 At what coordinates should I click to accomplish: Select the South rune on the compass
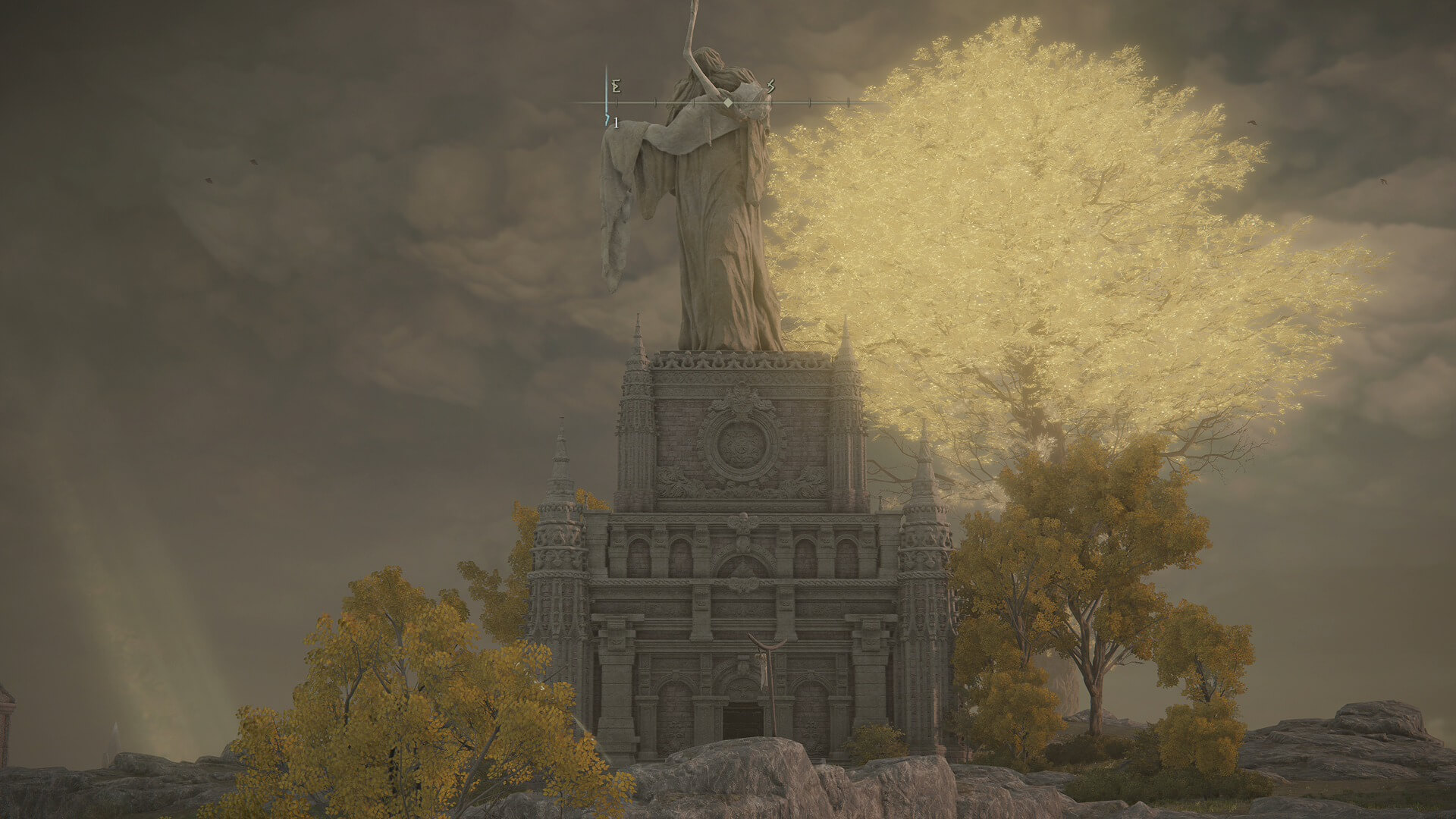(771, 86)
